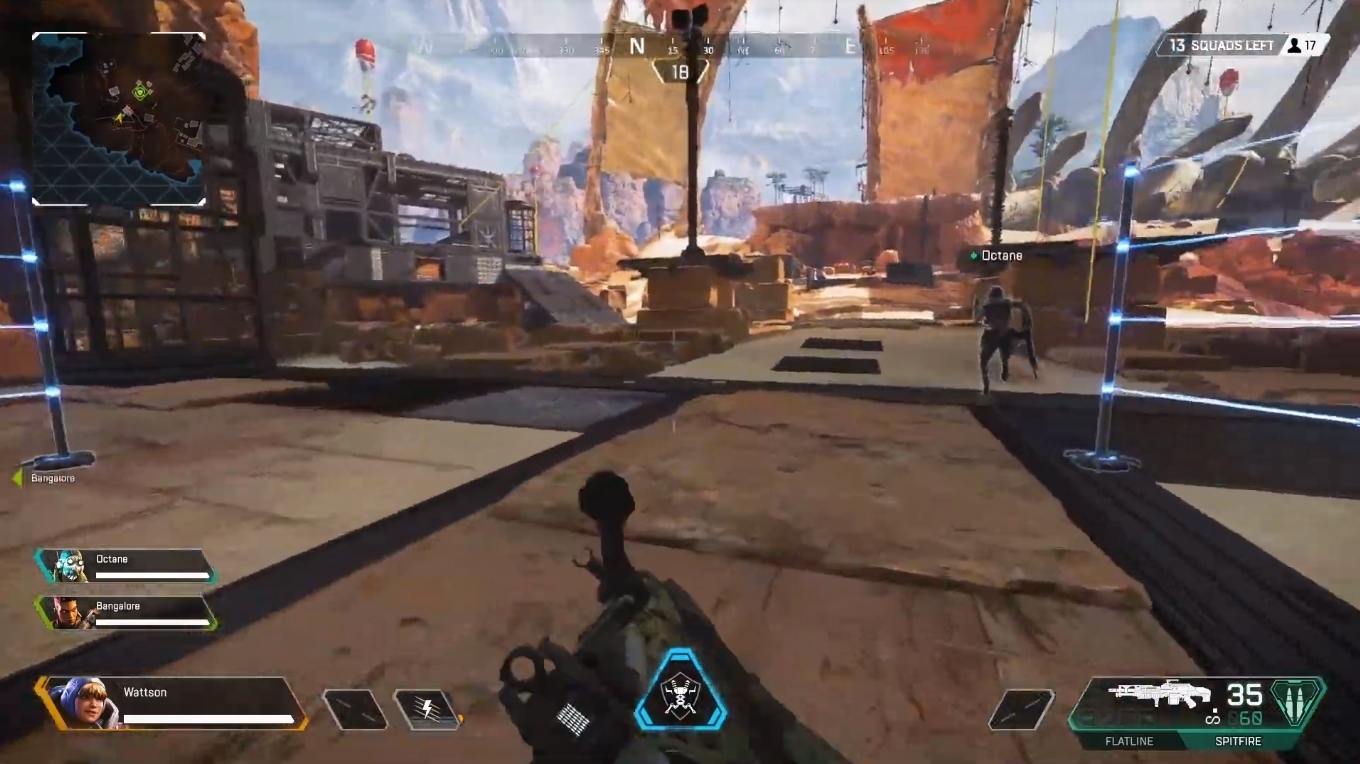Open the waypoint marker showing 18 meters

point(681,70)
